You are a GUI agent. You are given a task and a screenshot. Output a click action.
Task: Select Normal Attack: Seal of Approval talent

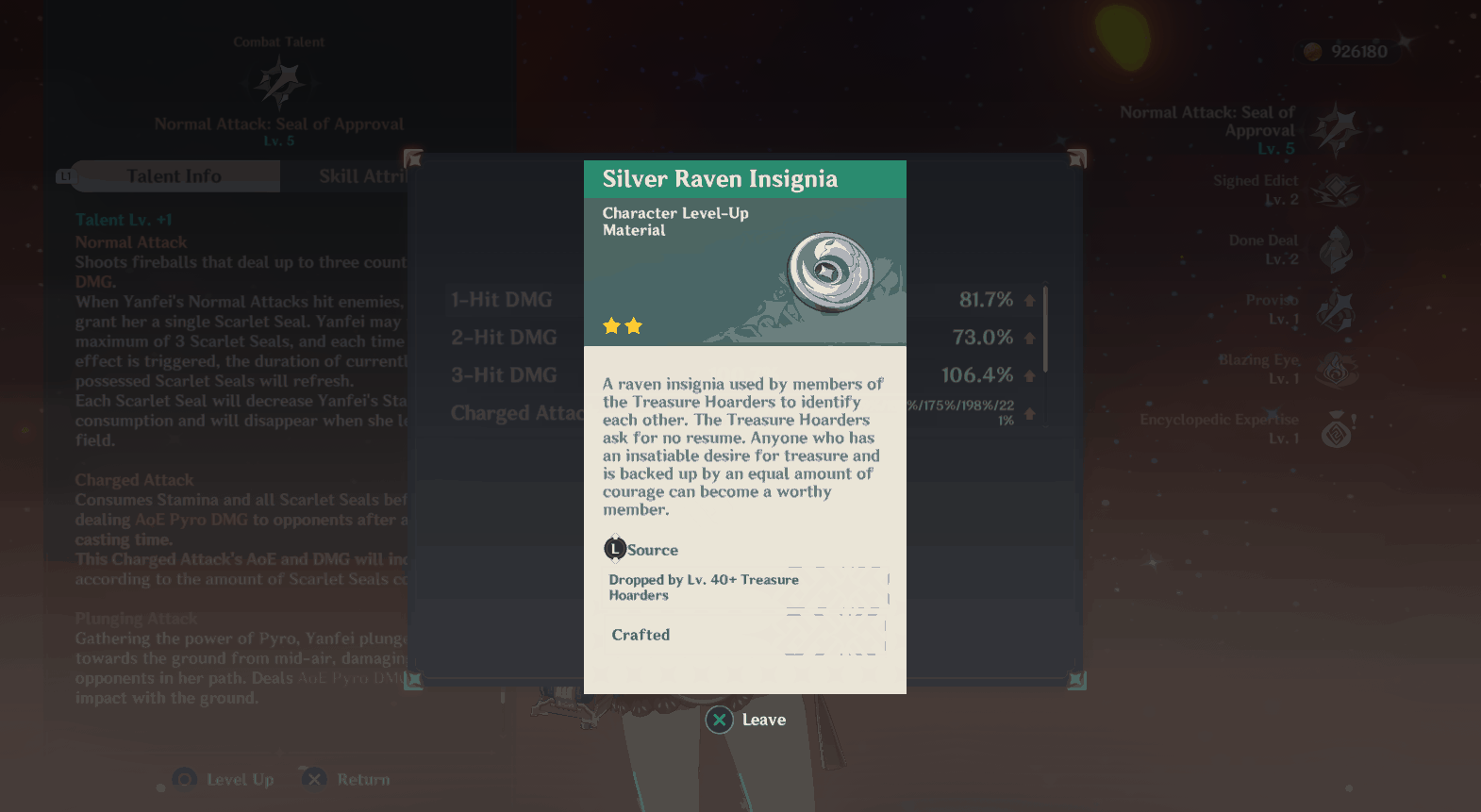[x=1335, y=130]
